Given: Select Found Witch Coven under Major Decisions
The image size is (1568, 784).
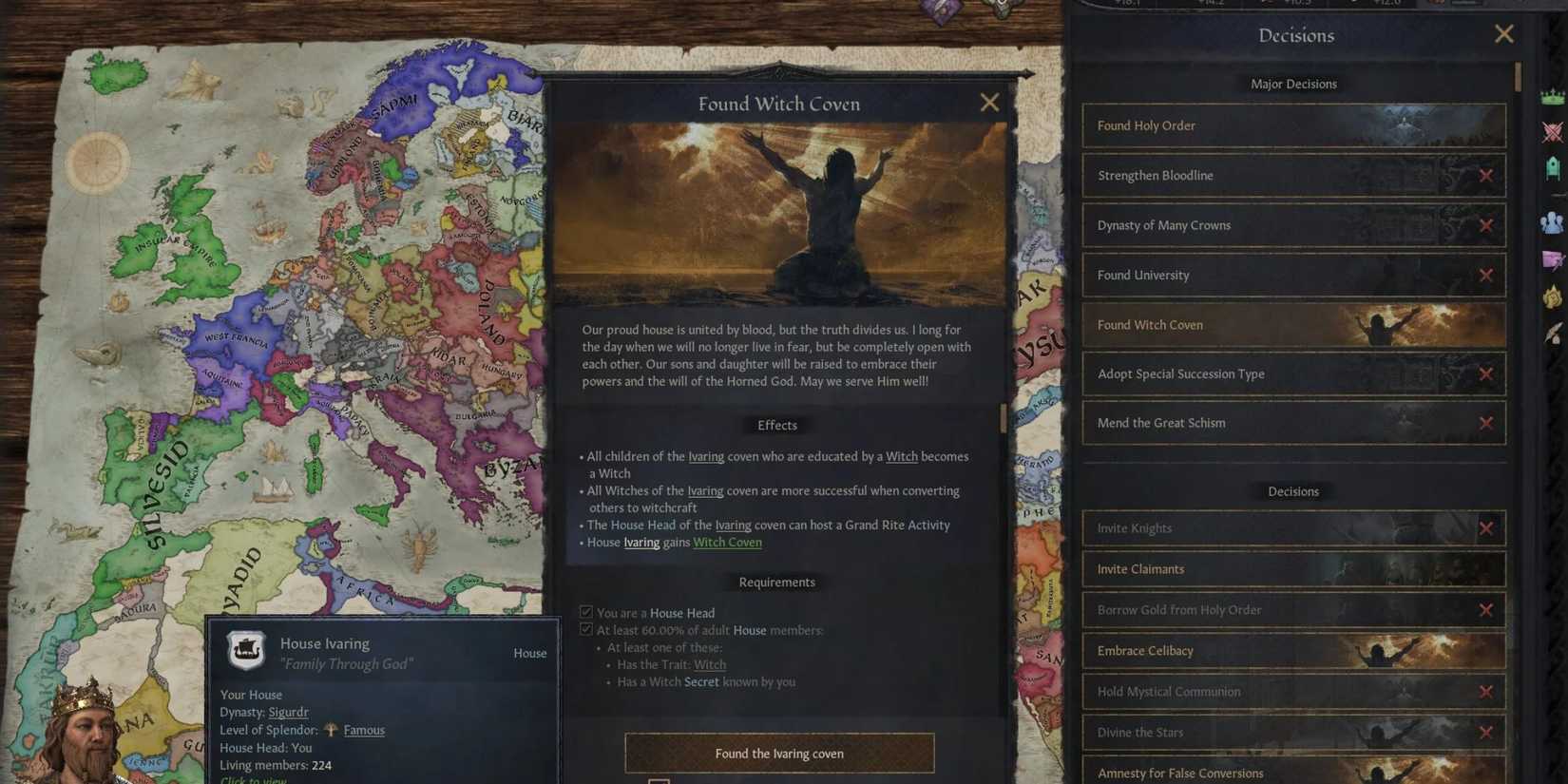Looking at the screenshot, I should [1235, 324].
